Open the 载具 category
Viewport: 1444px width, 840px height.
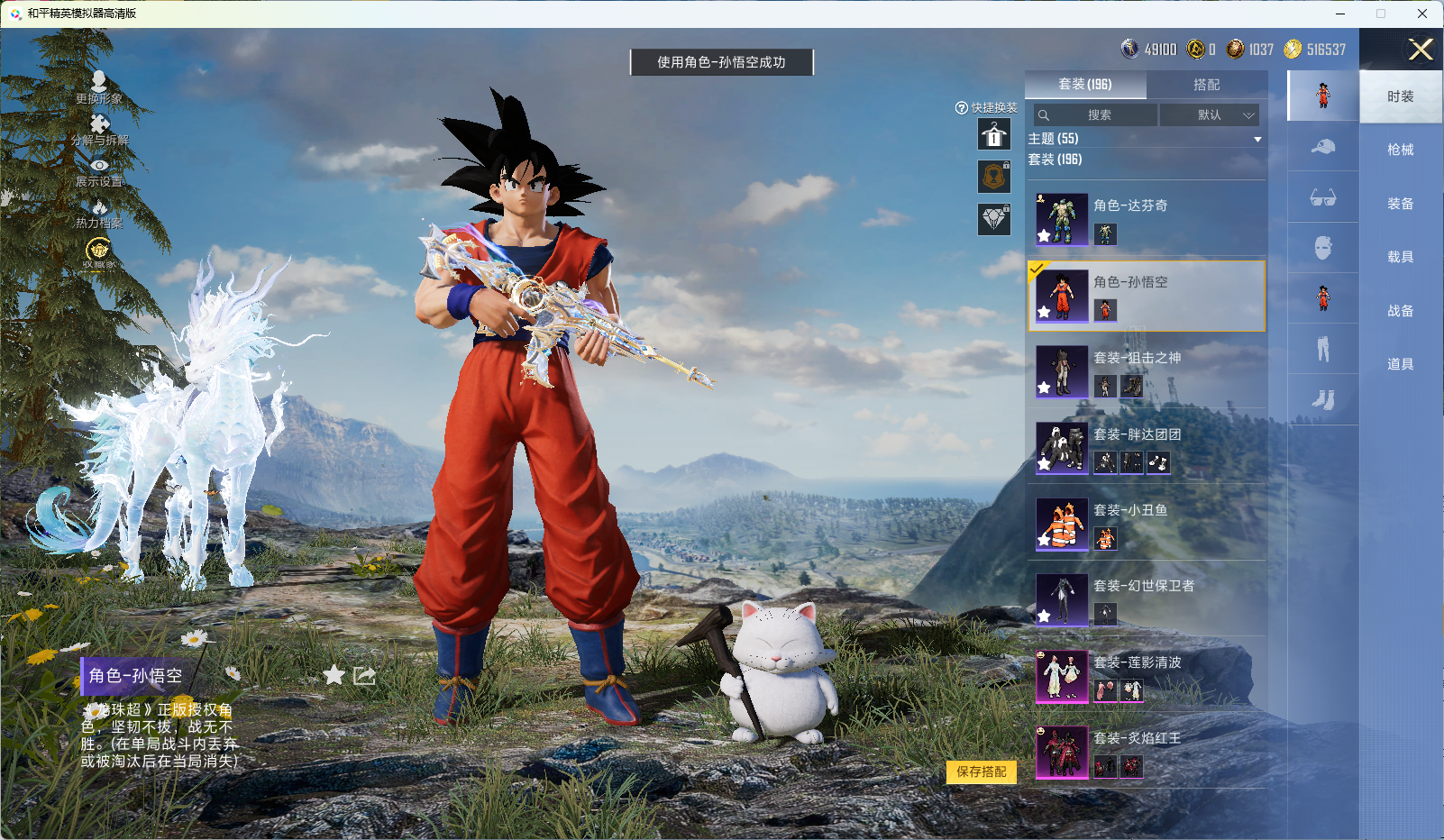[1400, 257]
